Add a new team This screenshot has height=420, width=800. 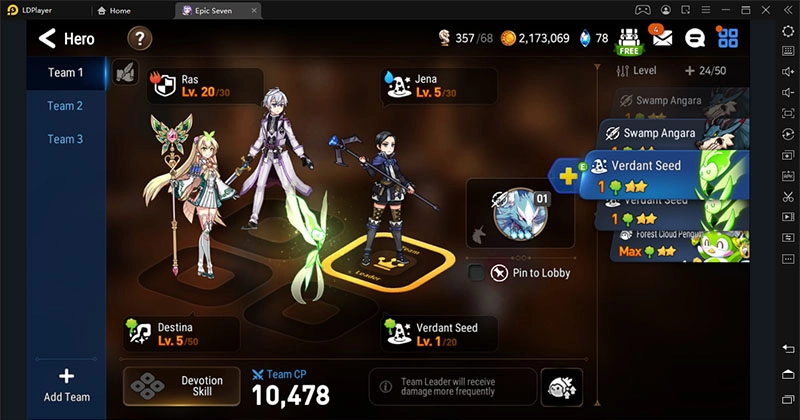click(x=66, y=385)
